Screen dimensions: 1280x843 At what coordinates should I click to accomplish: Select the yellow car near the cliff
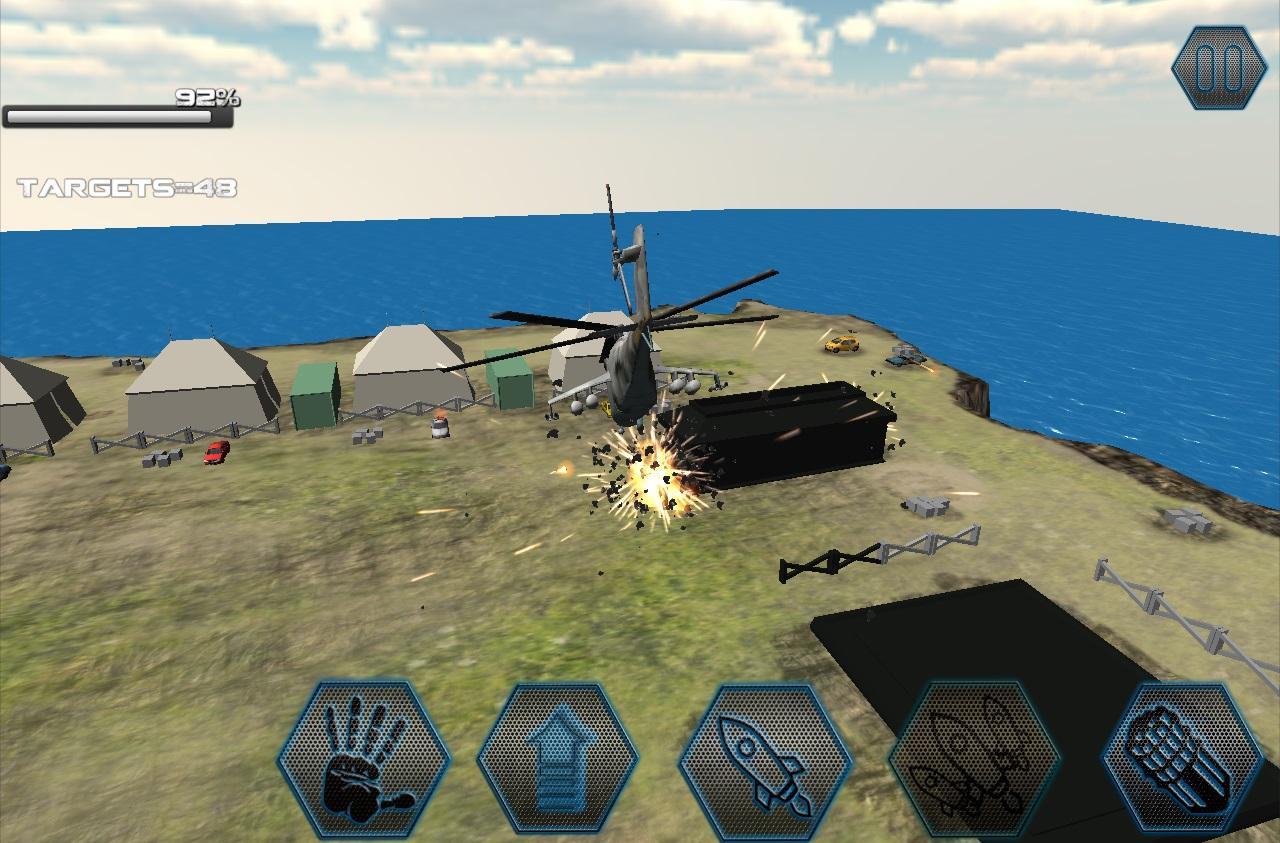(840, 347)
